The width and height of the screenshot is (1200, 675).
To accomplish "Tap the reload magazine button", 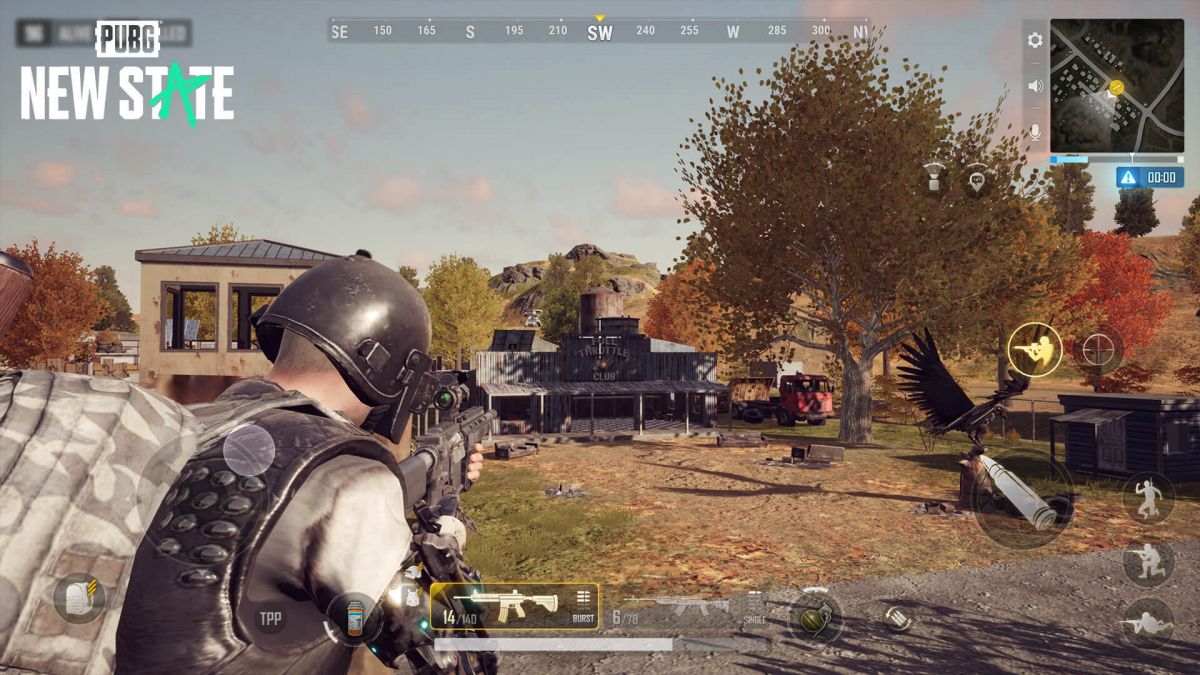I will tap(898, 618).
